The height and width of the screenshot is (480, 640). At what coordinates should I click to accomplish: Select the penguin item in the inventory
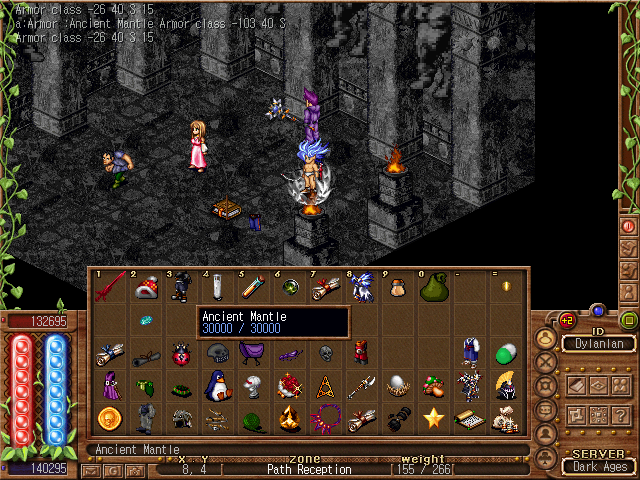(x=217, y=385)
